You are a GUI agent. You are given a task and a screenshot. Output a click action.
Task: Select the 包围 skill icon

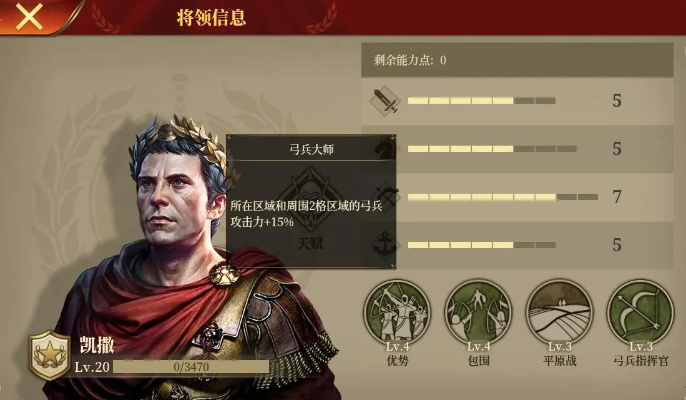click(x=478, y=311)
